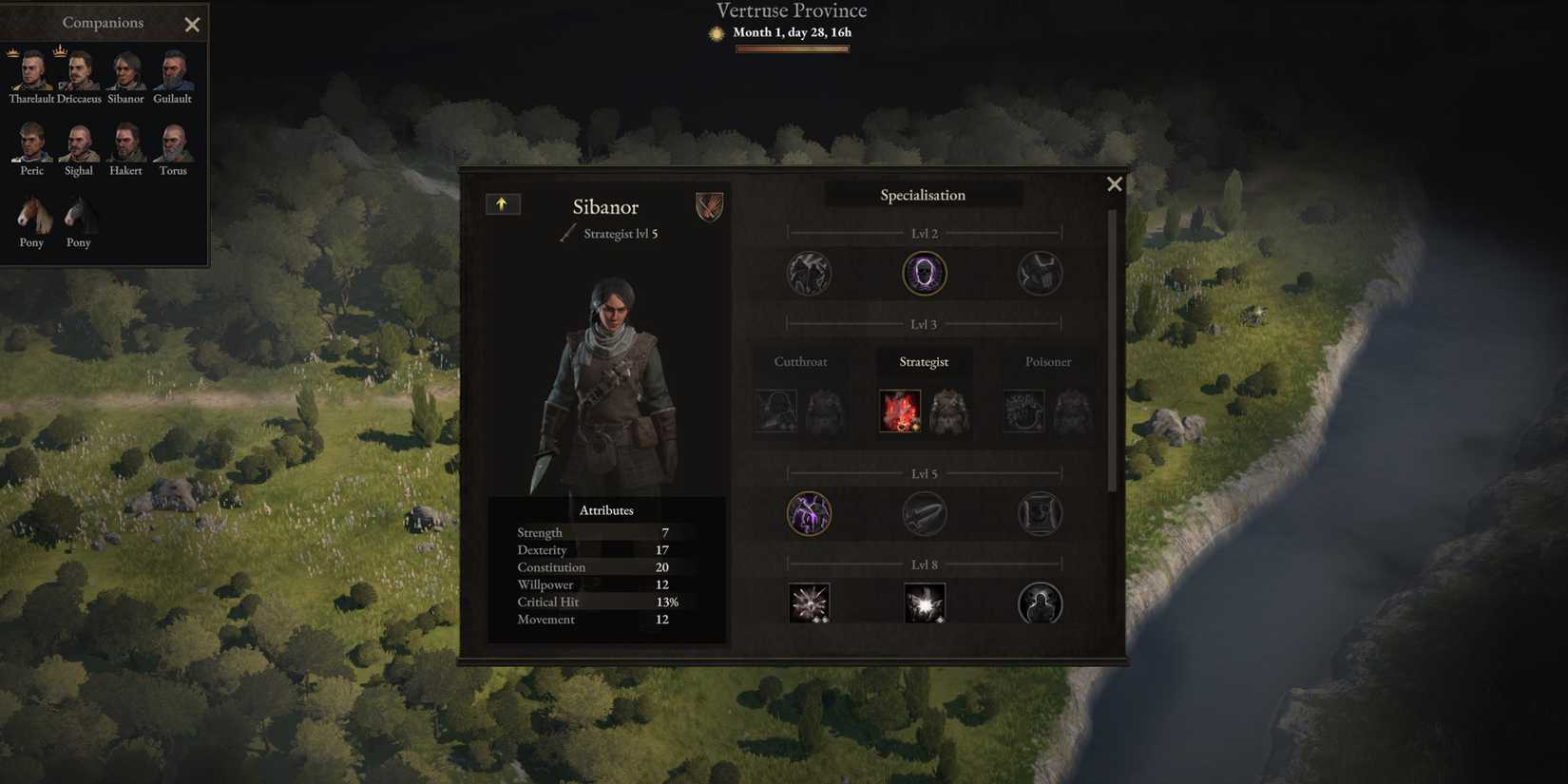
Task: Click the dagger skill icon under Lvl 5
Action: click(924, 513)
